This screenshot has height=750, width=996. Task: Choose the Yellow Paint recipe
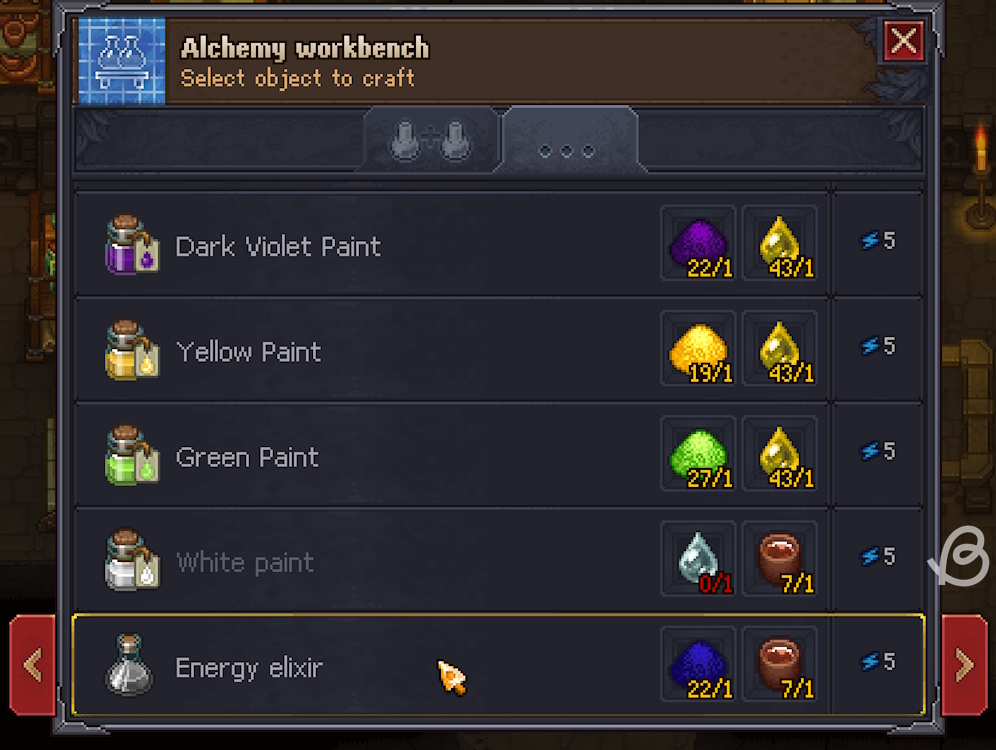249,352
